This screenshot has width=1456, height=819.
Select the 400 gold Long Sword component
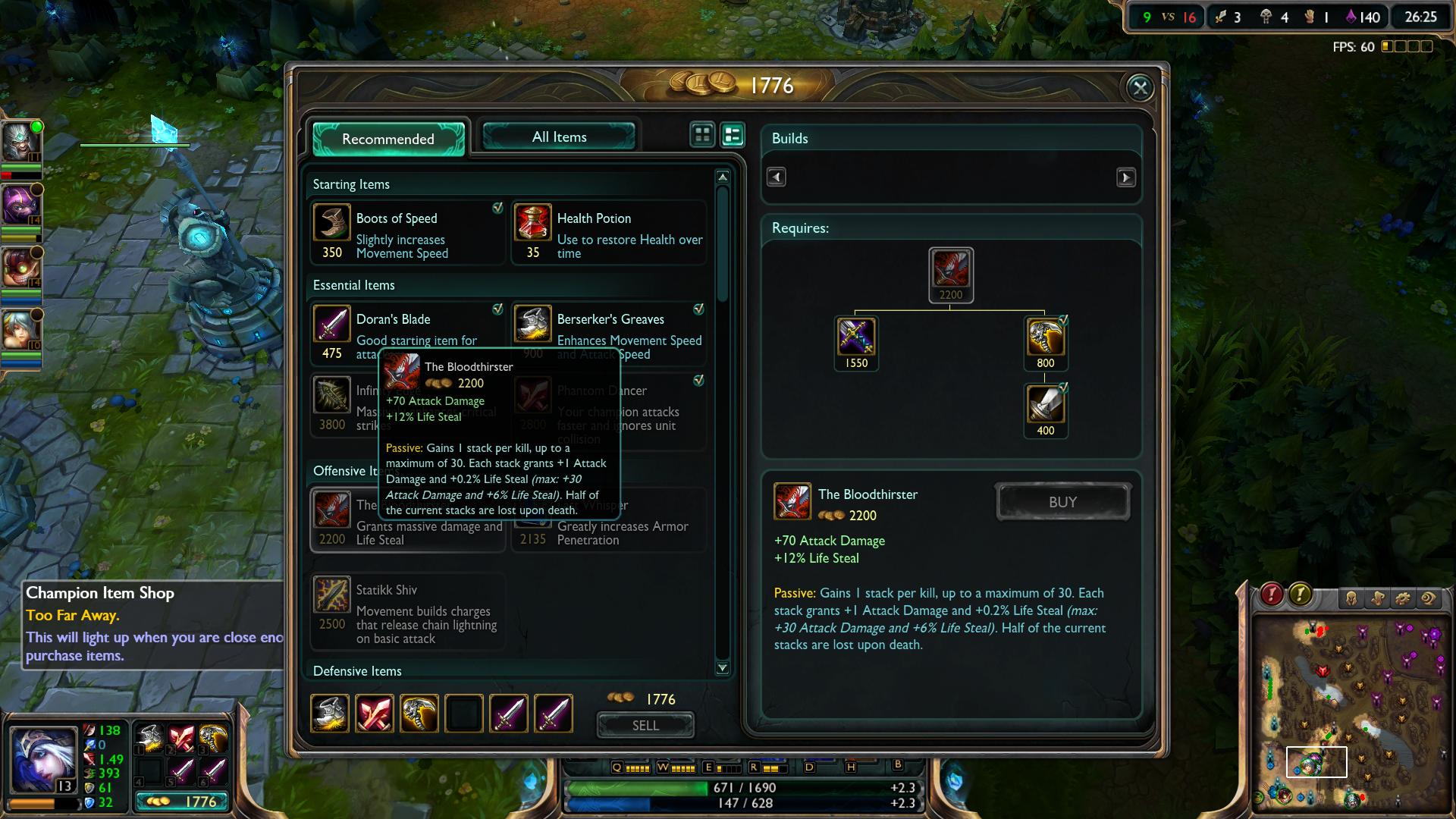(x=1046, y=404)
